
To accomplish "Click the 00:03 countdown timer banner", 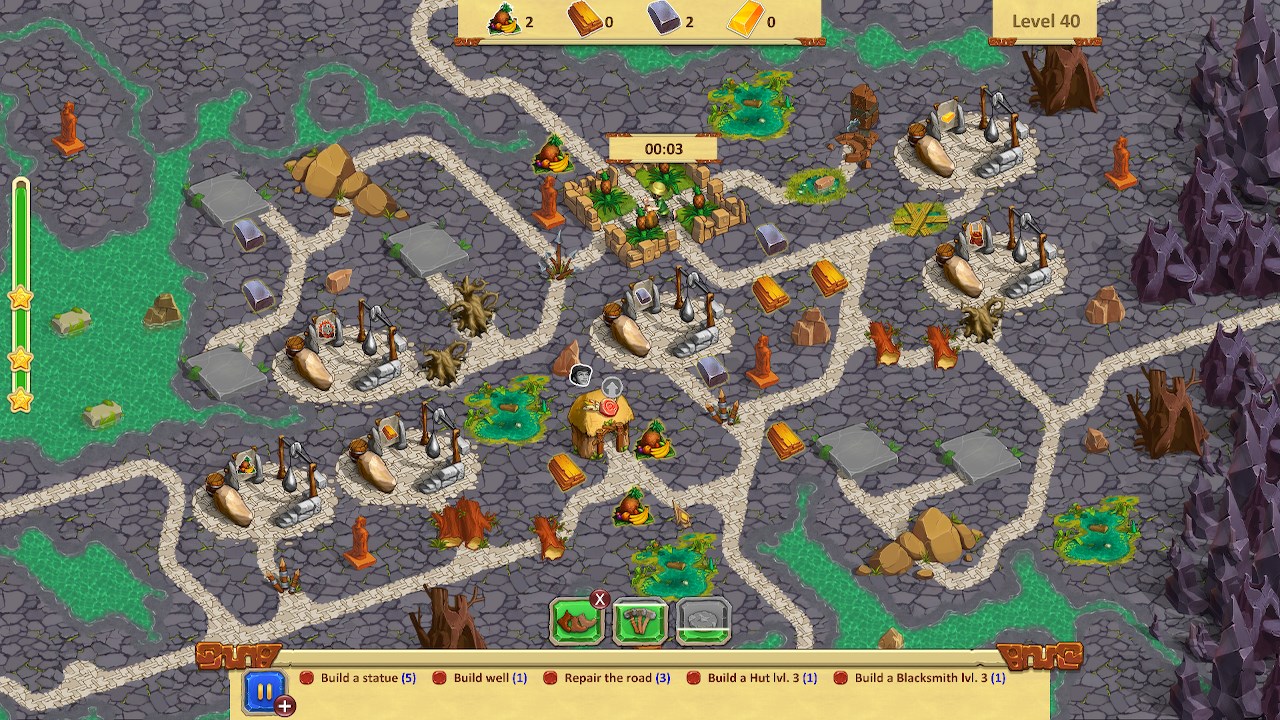I will pos(663,146).
